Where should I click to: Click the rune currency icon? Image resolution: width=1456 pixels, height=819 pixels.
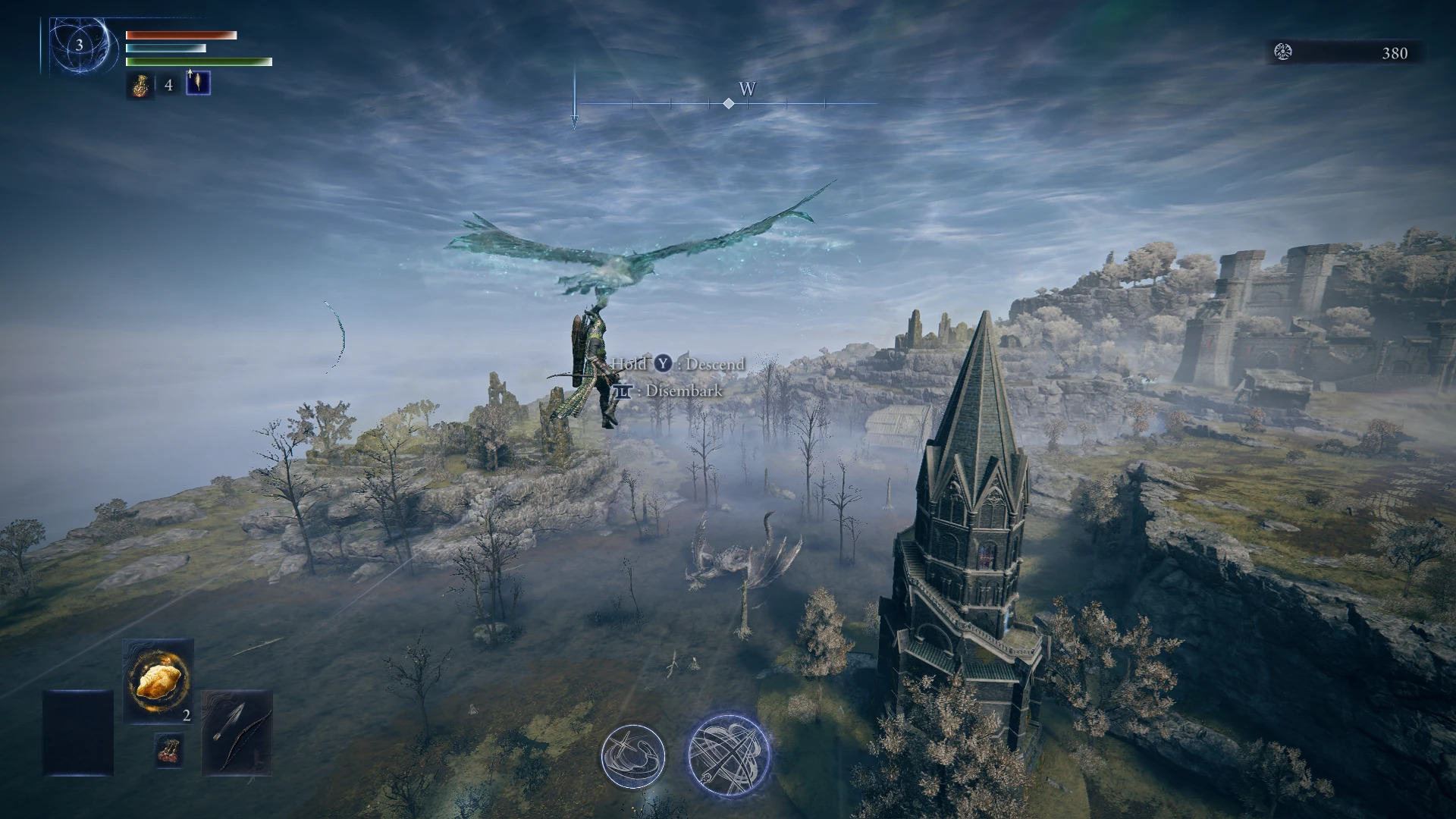tap(1283, 52)
